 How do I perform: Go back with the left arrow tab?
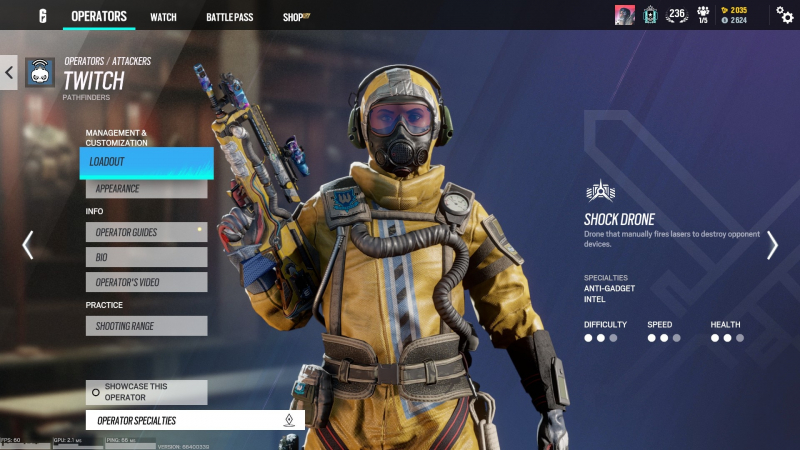coord(9,72)
